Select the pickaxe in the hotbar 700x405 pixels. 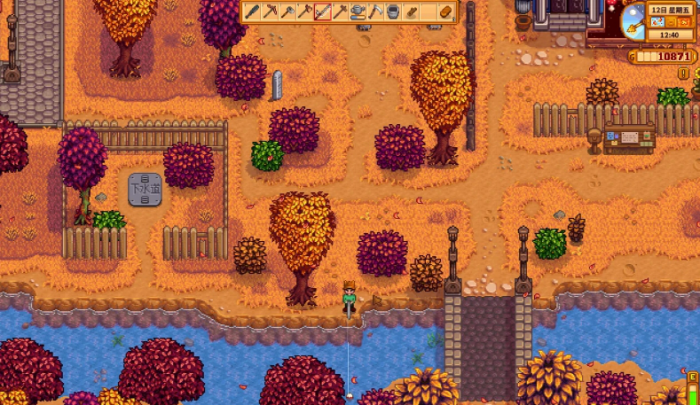pos(270,12)
